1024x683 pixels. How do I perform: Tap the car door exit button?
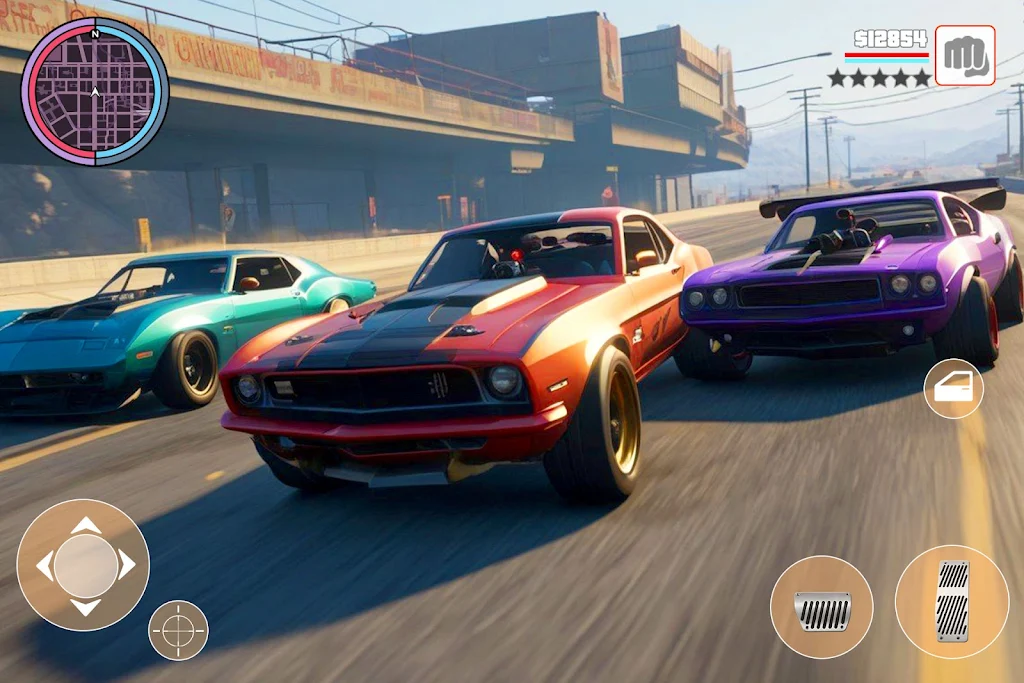point(953,389)
